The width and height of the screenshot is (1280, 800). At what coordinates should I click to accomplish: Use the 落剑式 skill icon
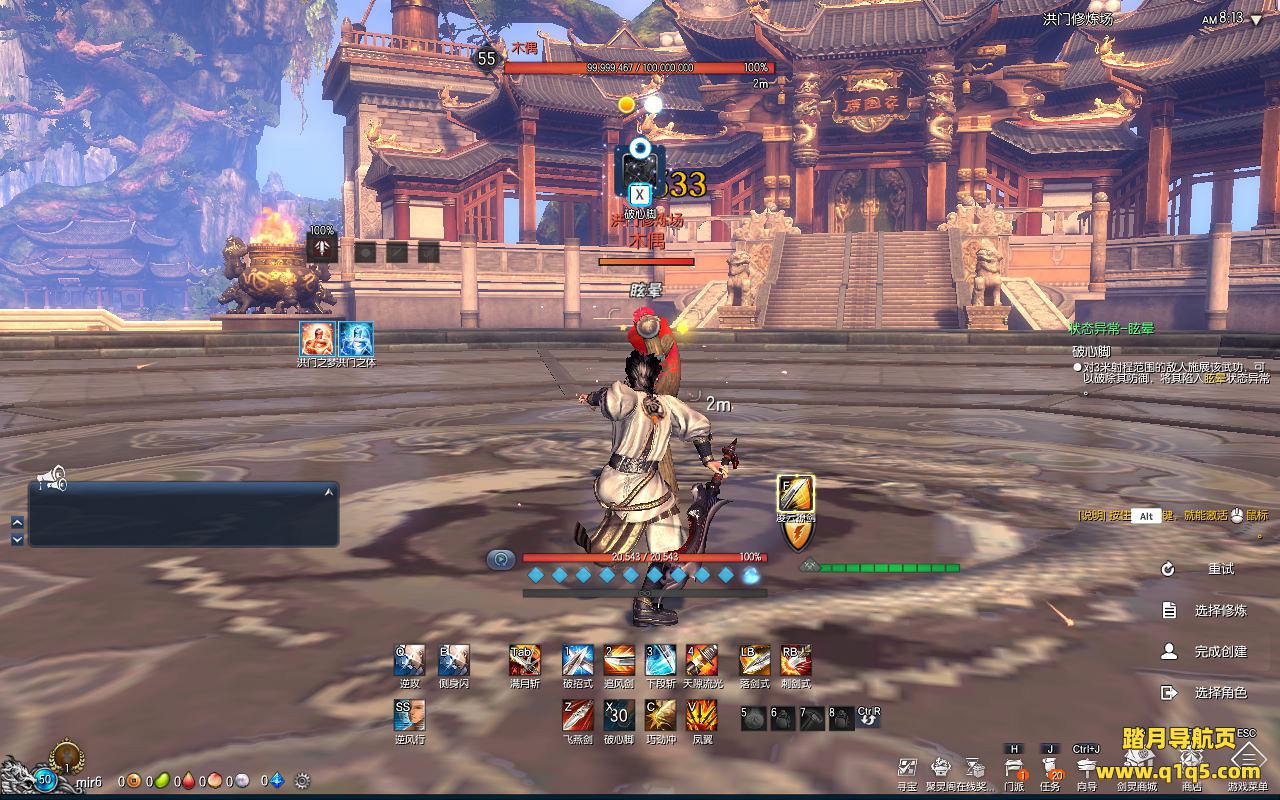click(754, 660)
